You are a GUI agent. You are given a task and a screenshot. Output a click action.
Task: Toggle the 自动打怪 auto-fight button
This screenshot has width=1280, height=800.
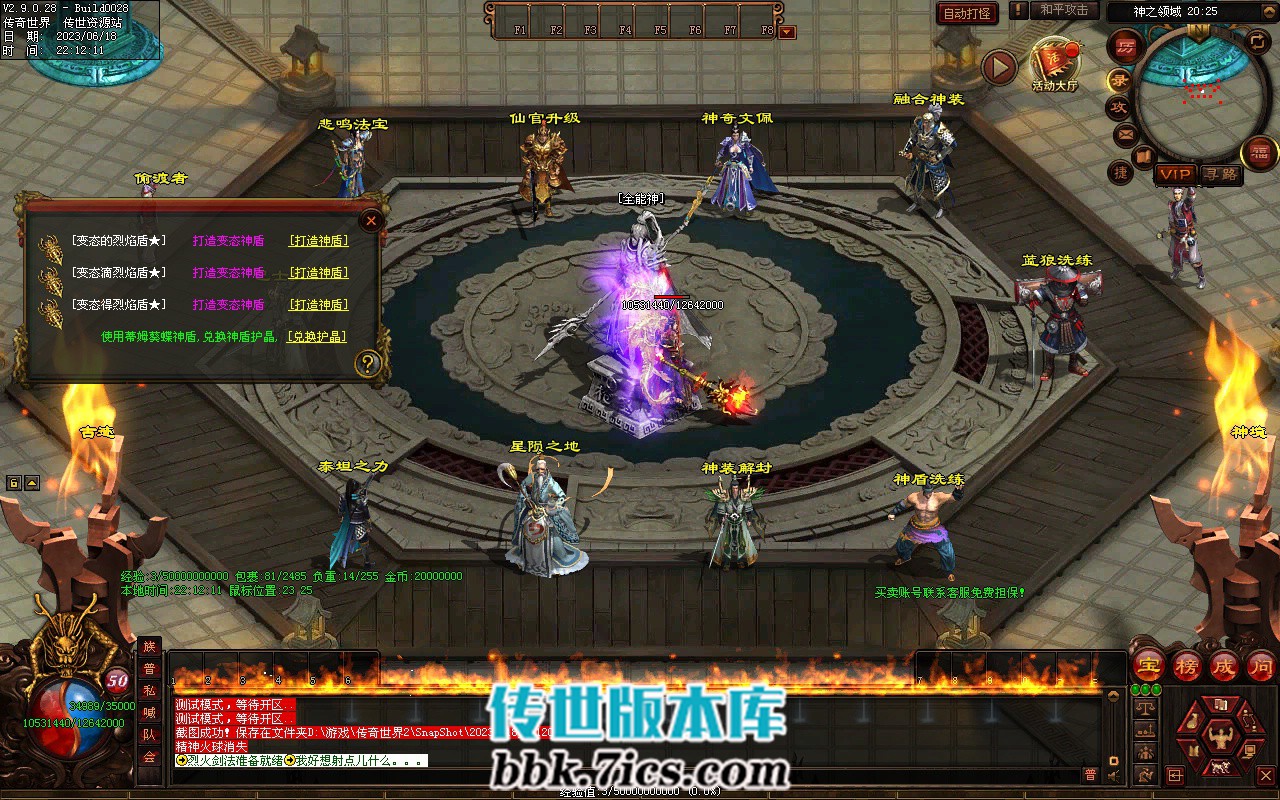[x=967, y=13]
